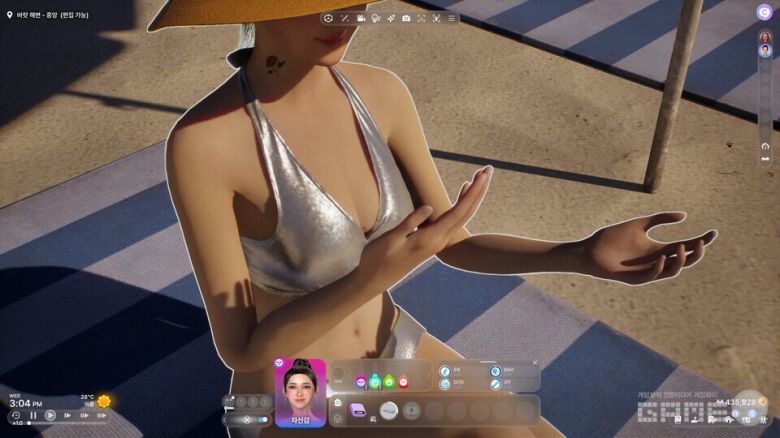This screenshot has height=438, width=780.
Task: Set game speed to normal play
Action: coord(50,415)
